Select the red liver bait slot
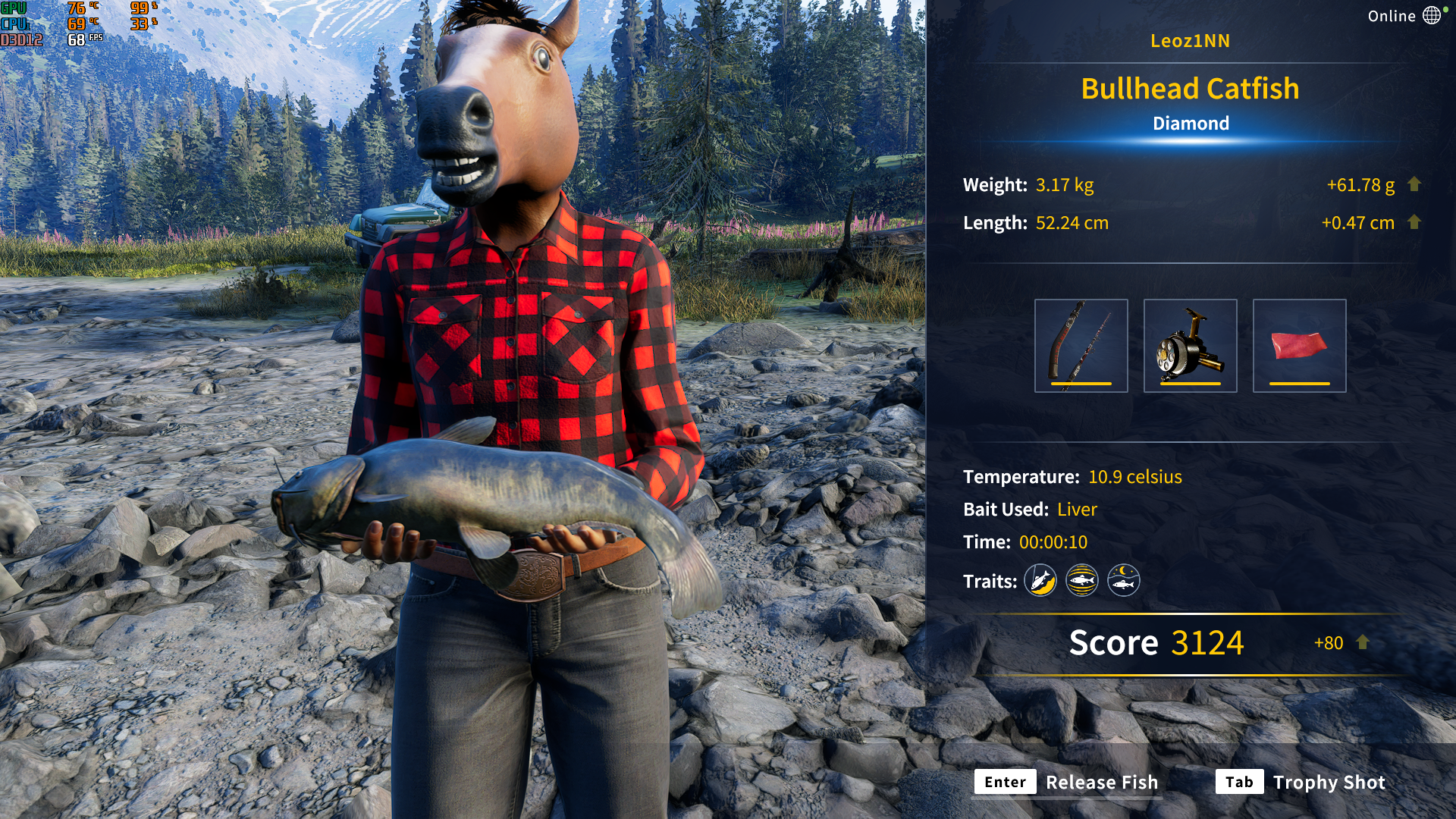The height and width of the screenshot is (819, 1456). pos(1299,346)
